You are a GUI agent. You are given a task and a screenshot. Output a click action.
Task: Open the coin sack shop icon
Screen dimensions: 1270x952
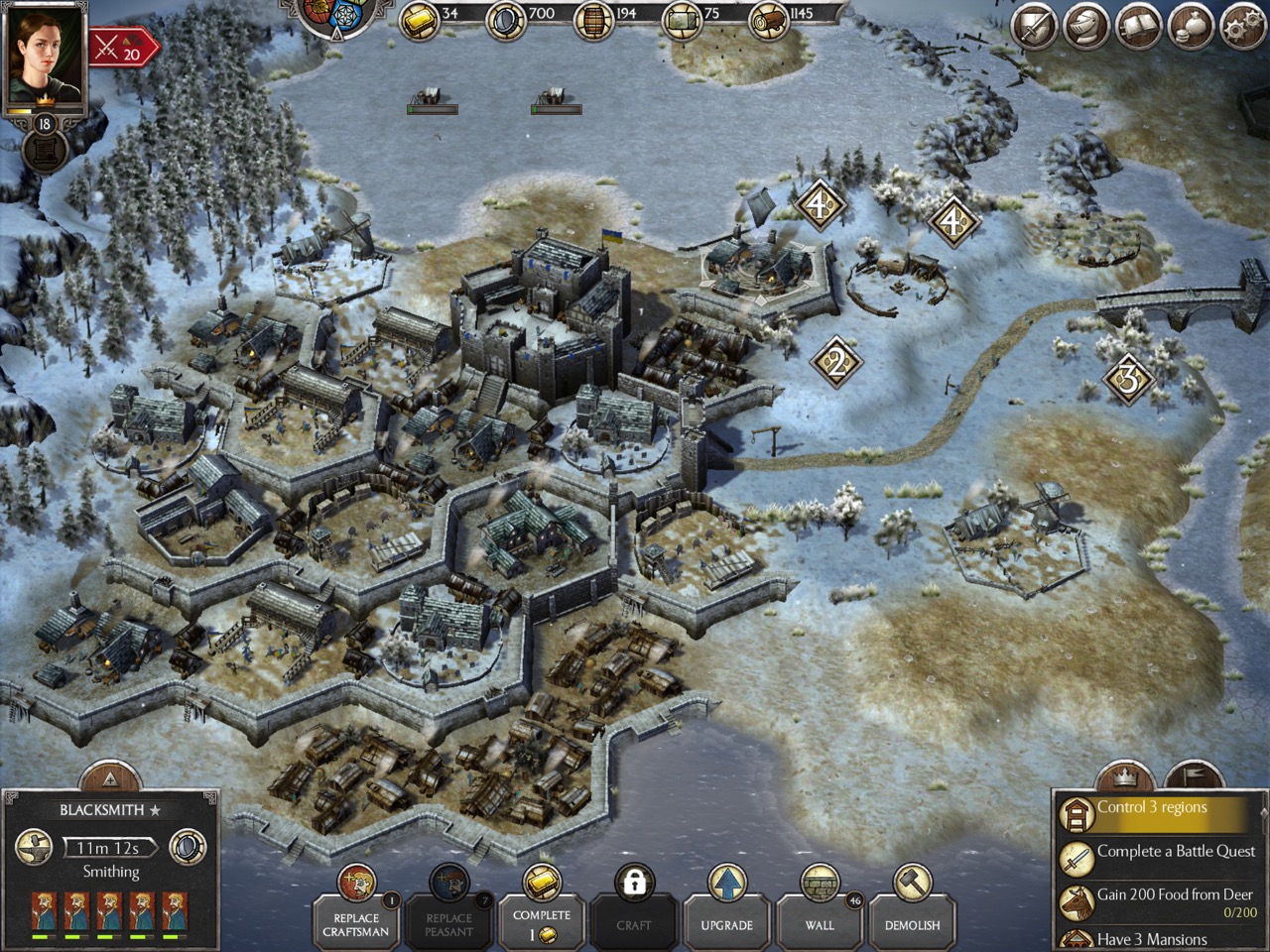1190,27
